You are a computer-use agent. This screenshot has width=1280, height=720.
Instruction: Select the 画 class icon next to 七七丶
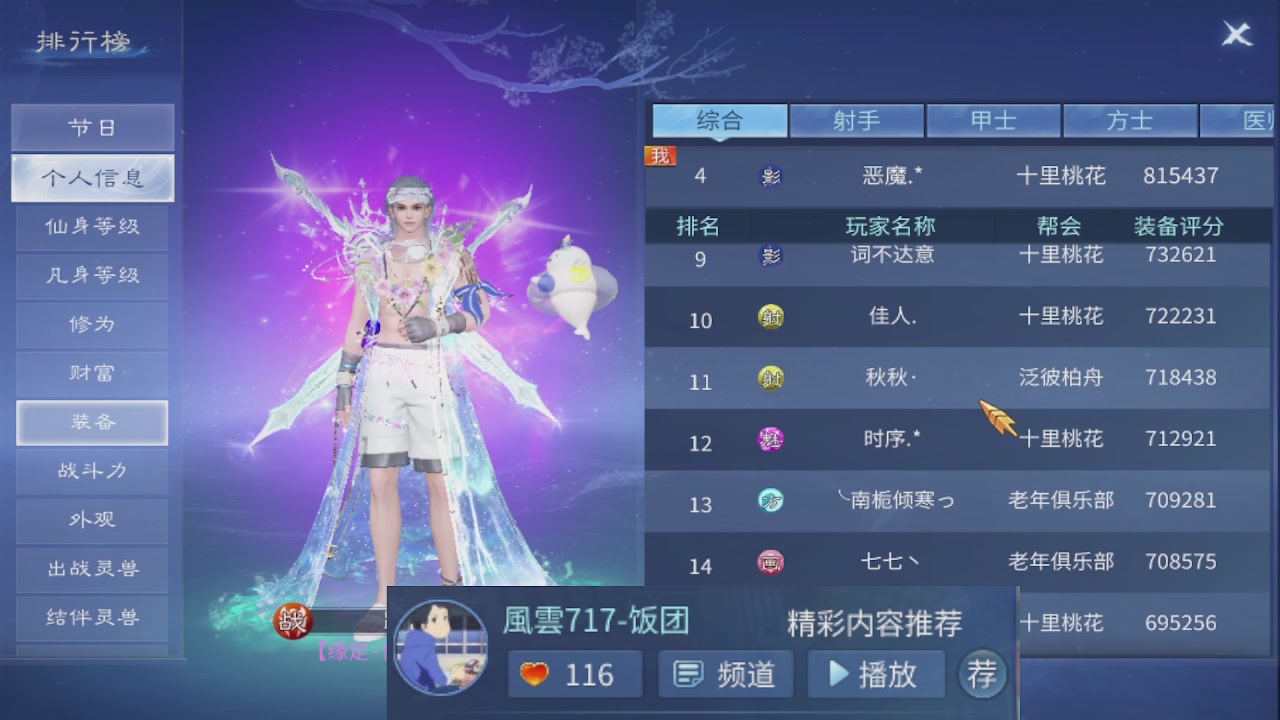click(x=769, y=563)
